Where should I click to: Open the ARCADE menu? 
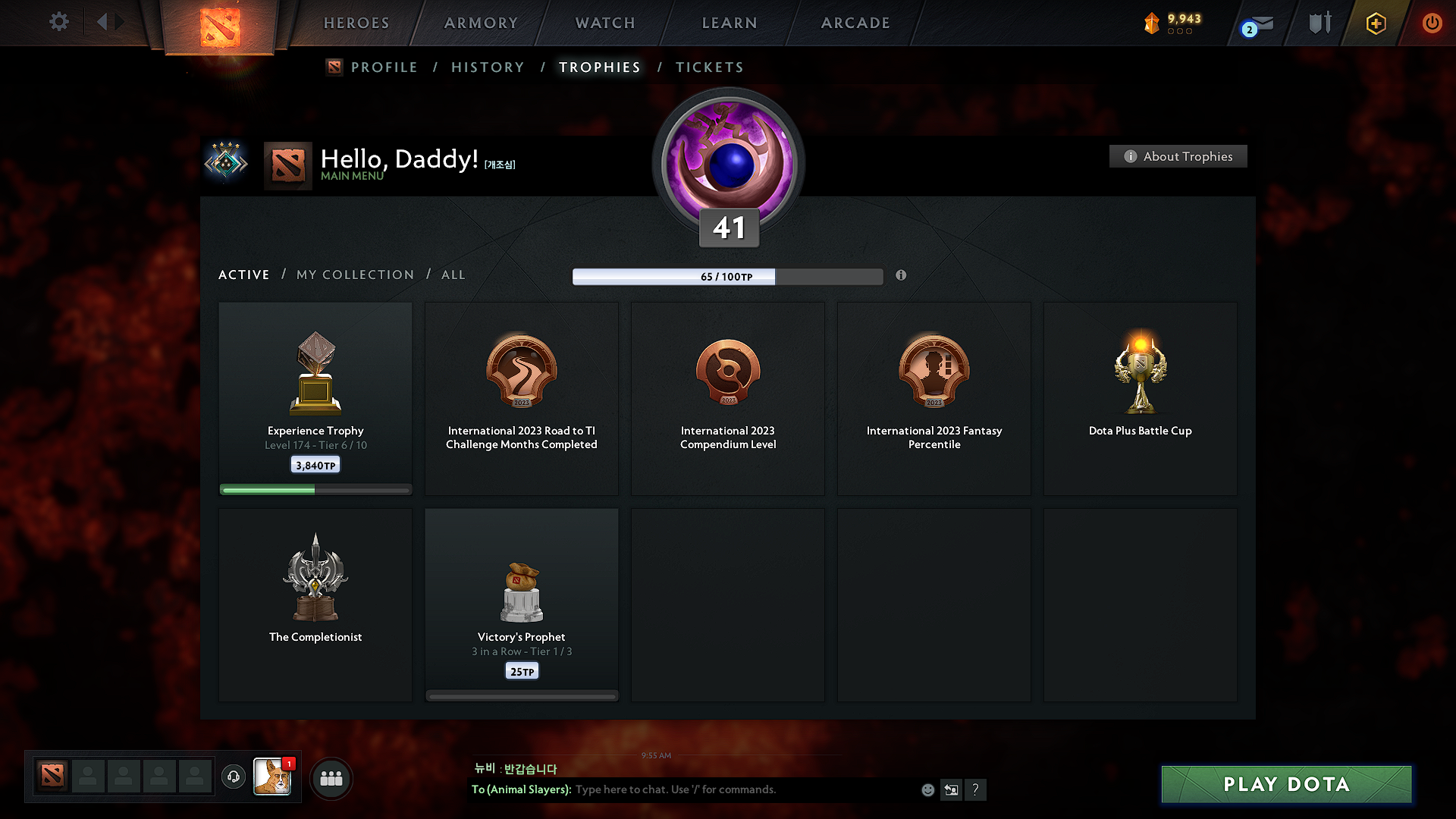click(x=855, y=23)
